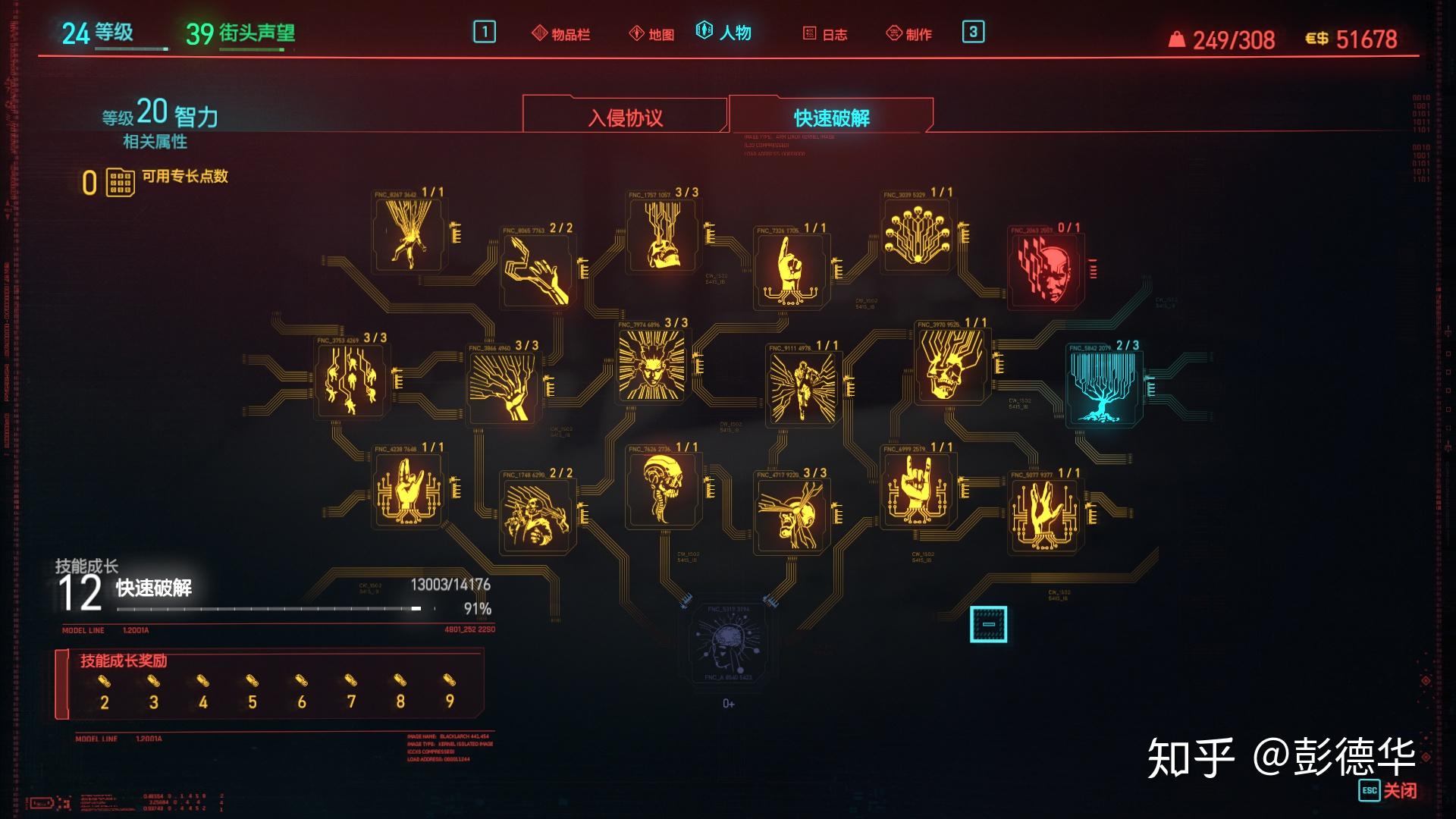Open the 制作 crafting menu
The width and height of the screenshot is (1456, 819).
pyautogui.click(x=909, y=34)
